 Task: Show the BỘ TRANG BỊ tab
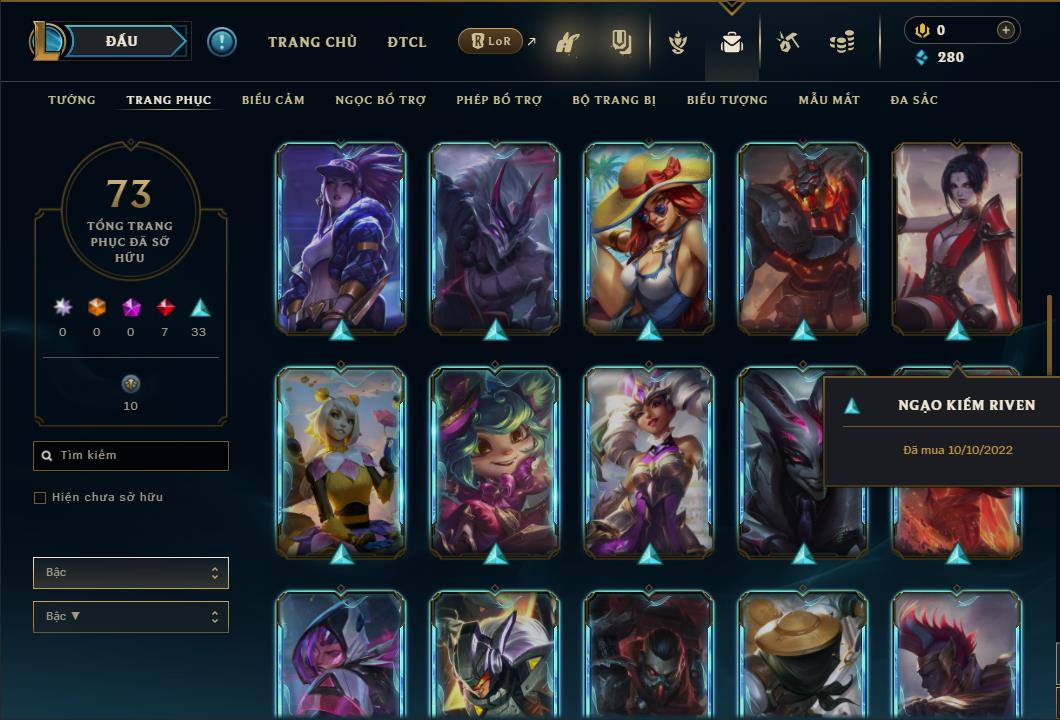coord(614,100)
